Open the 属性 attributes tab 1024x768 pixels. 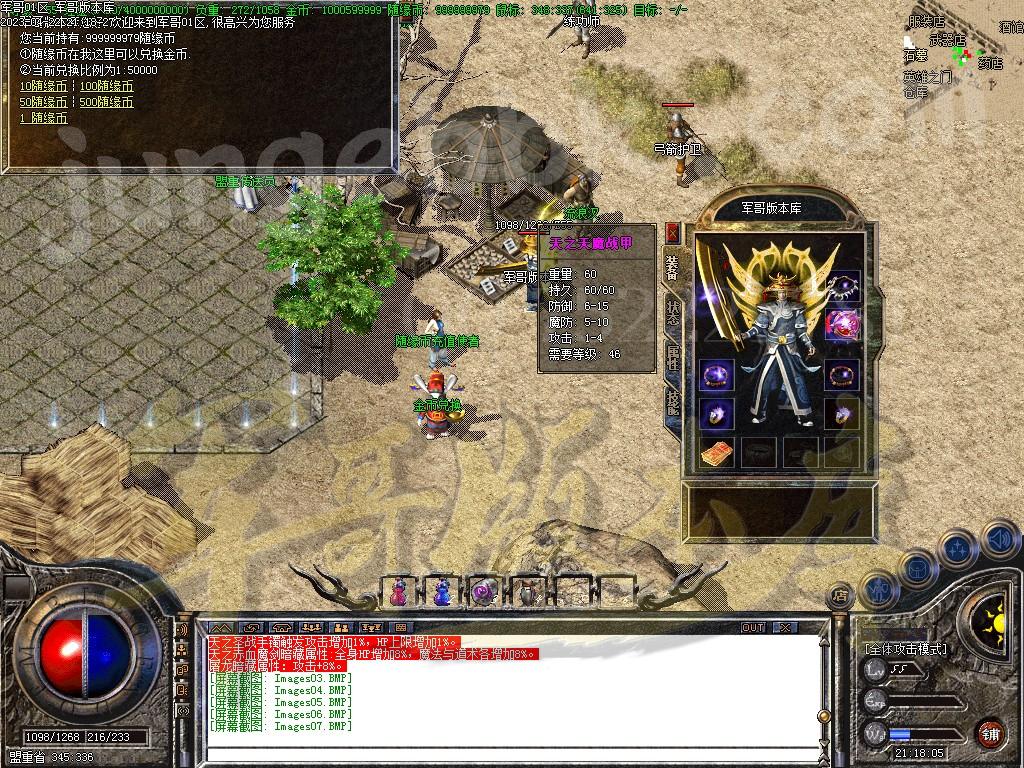673,357
